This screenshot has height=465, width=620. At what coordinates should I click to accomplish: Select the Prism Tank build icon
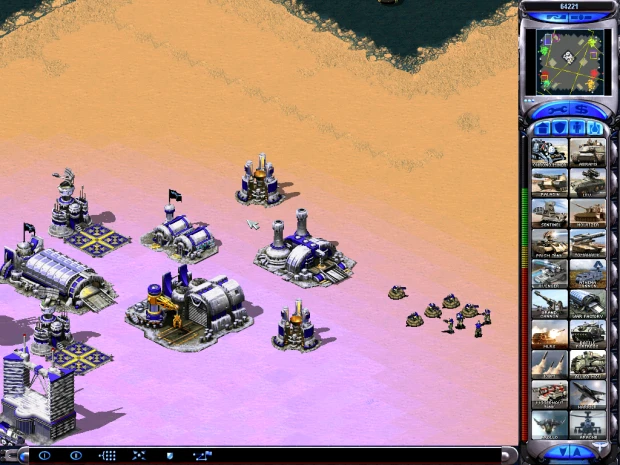549,242
